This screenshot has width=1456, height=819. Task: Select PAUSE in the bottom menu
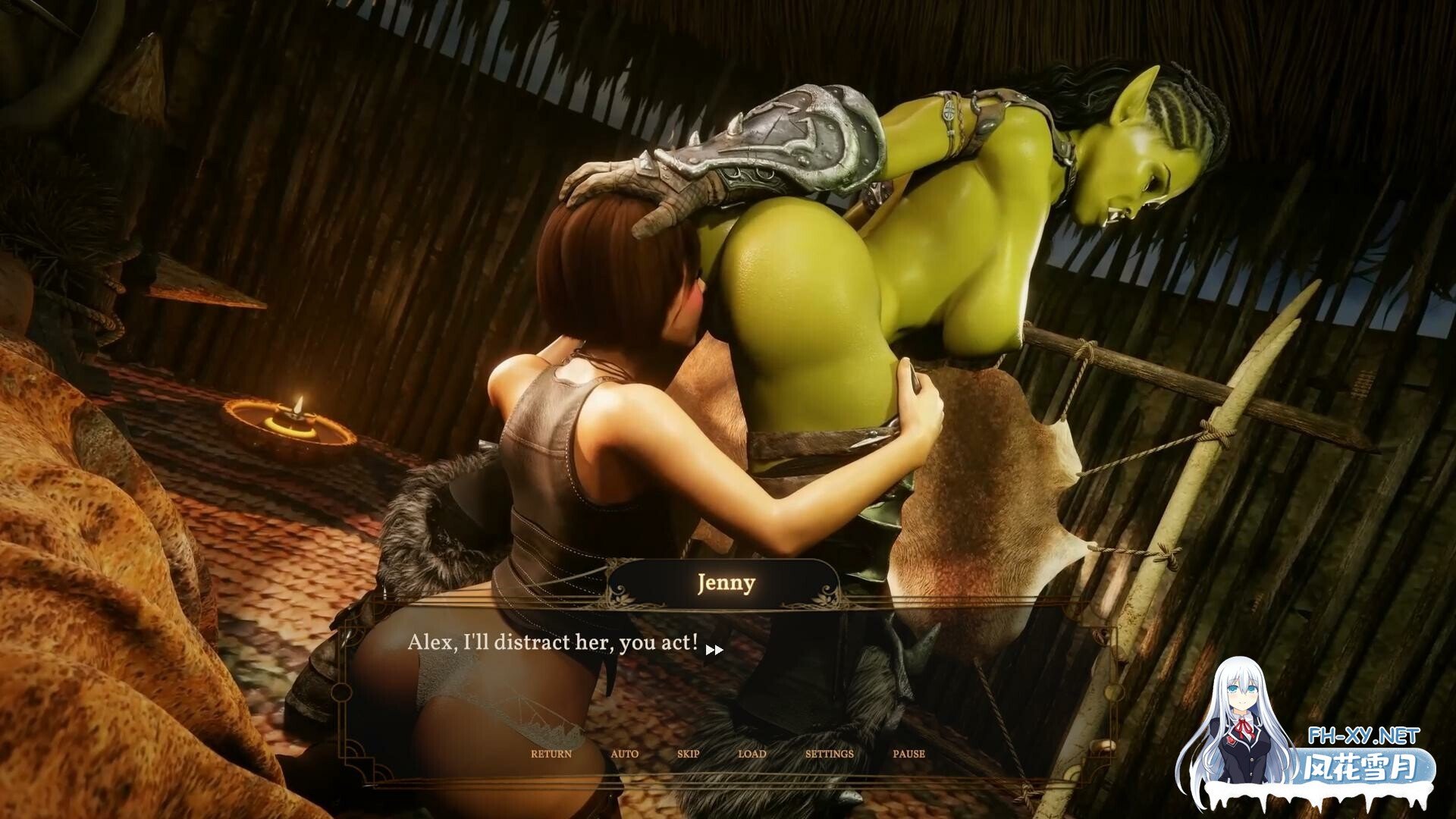coord(909,754)
